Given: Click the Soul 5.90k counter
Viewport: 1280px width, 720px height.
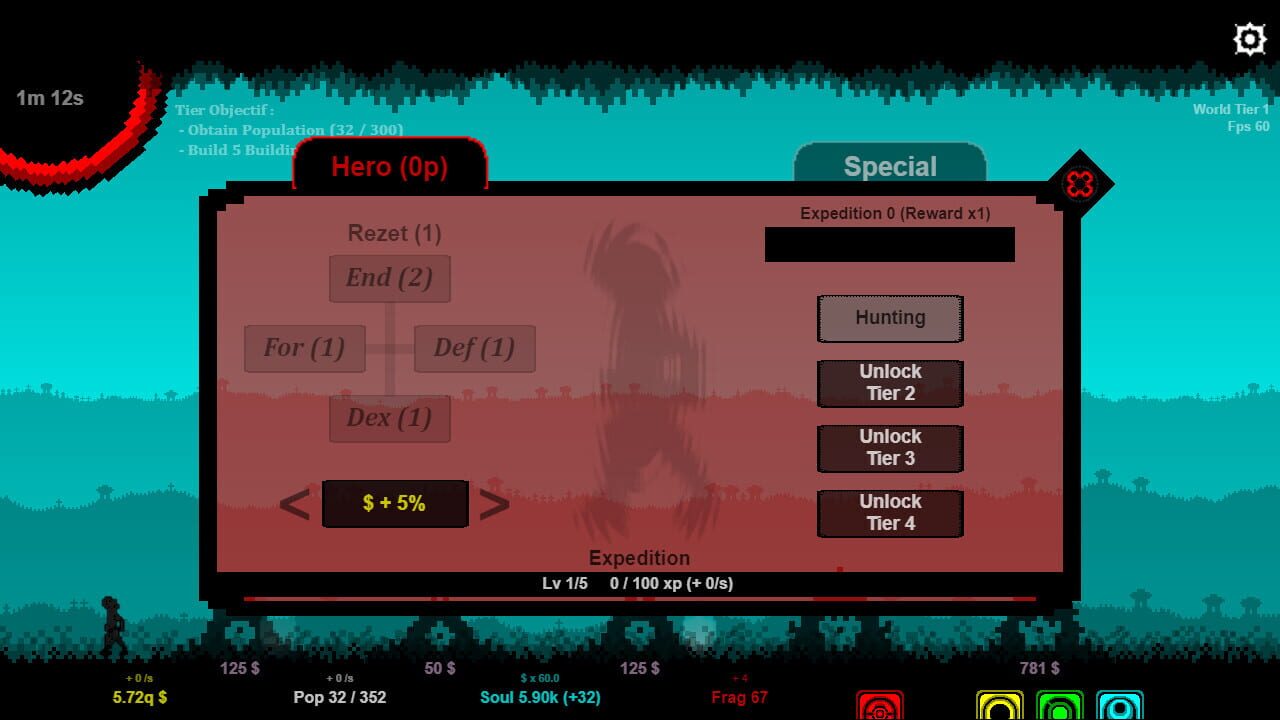Looking at the screenshot, I should [540, 697].
